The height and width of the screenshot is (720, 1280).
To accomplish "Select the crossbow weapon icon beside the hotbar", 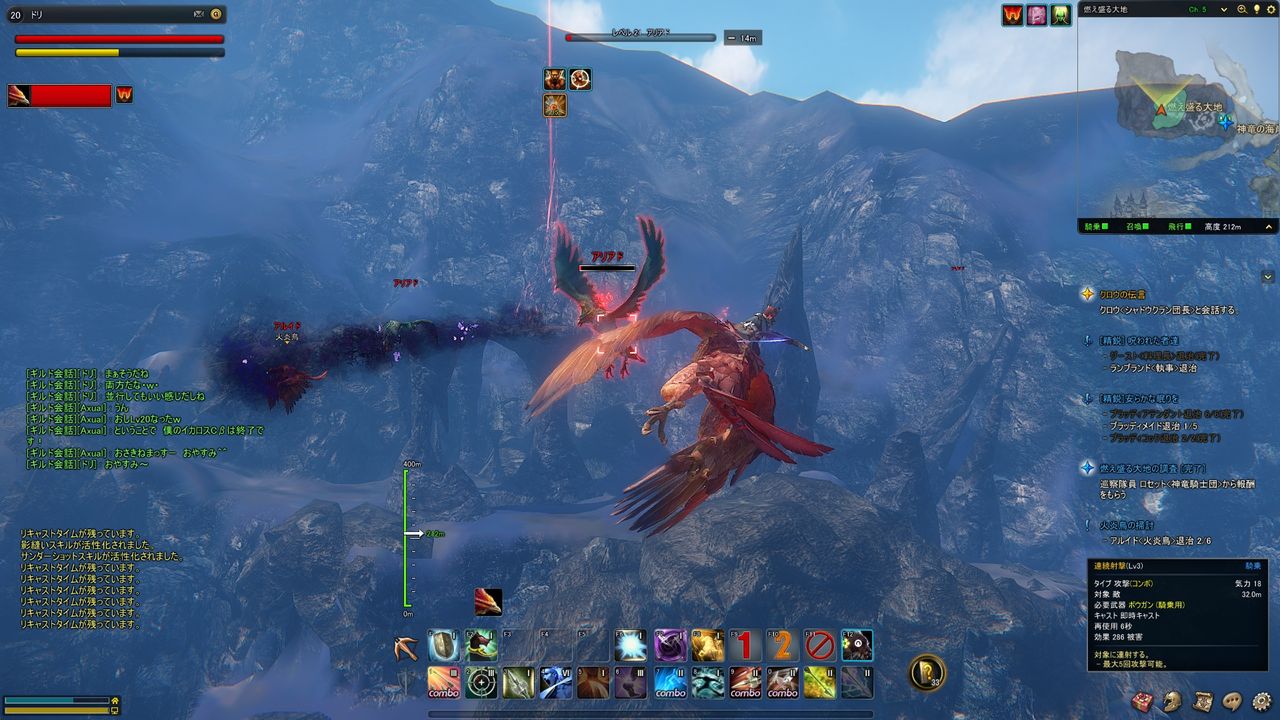I will coord(406,647).
